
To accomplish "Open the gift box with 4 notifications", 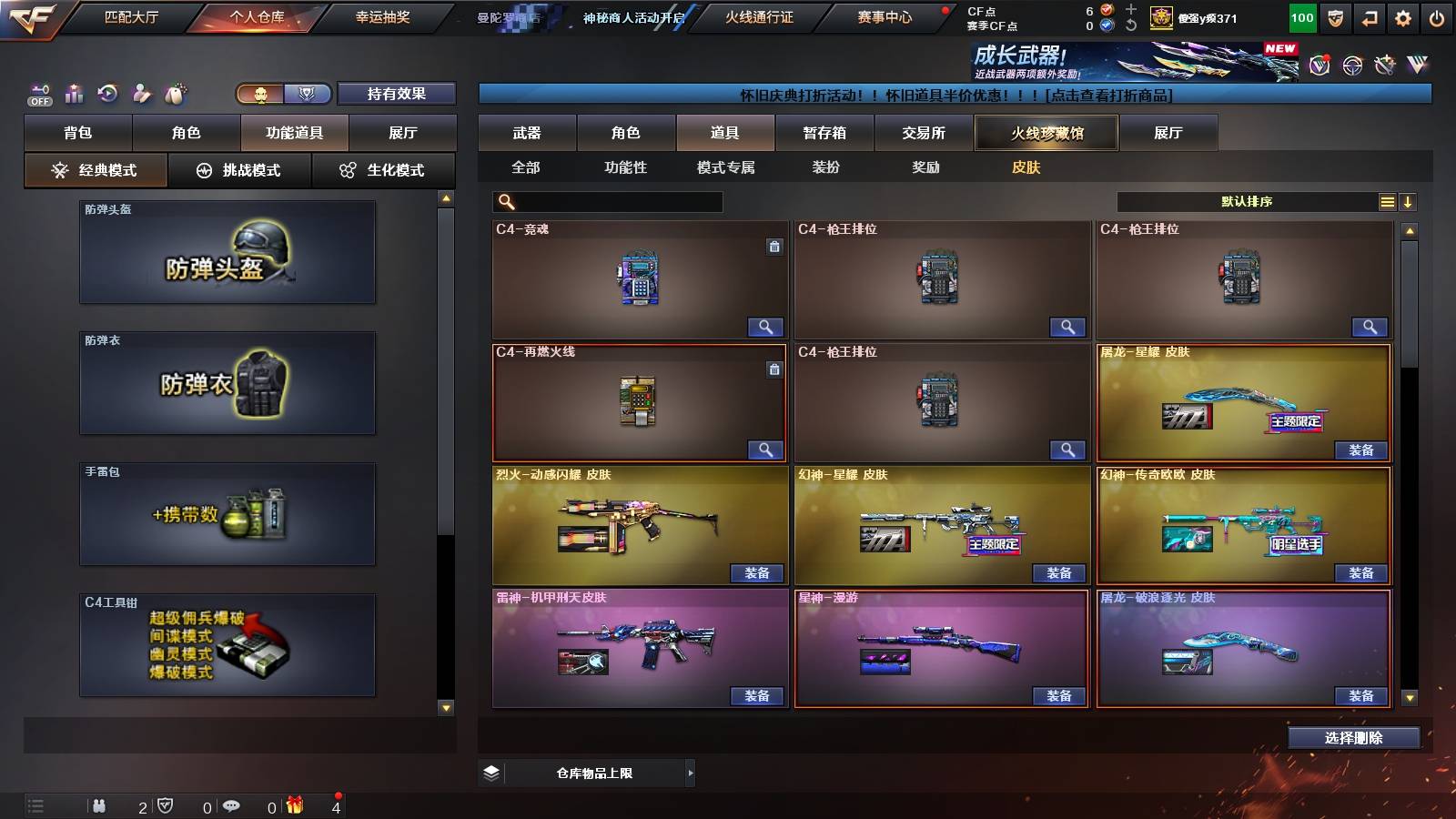I will pyautogui.click(x=294, y=804).
